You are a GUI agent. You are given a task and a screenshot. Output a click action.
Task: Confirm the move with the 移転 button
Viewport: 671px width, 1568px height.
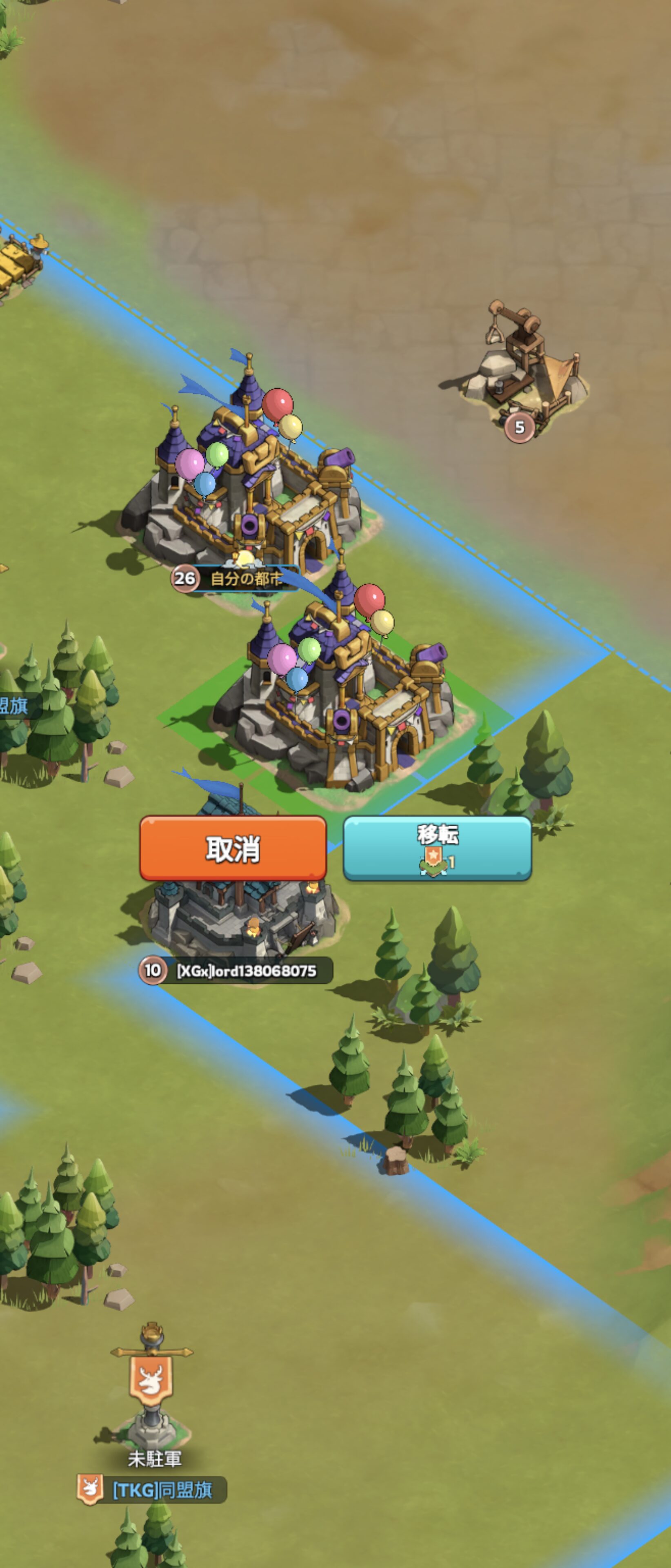[x=438, y=848]
